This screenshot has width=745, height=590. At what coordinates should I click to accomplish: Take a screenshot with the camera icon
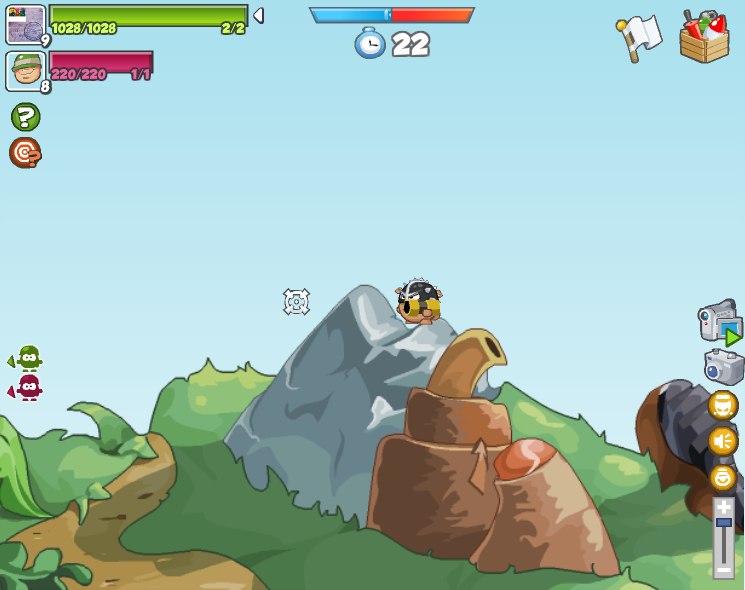click(723, 367)
